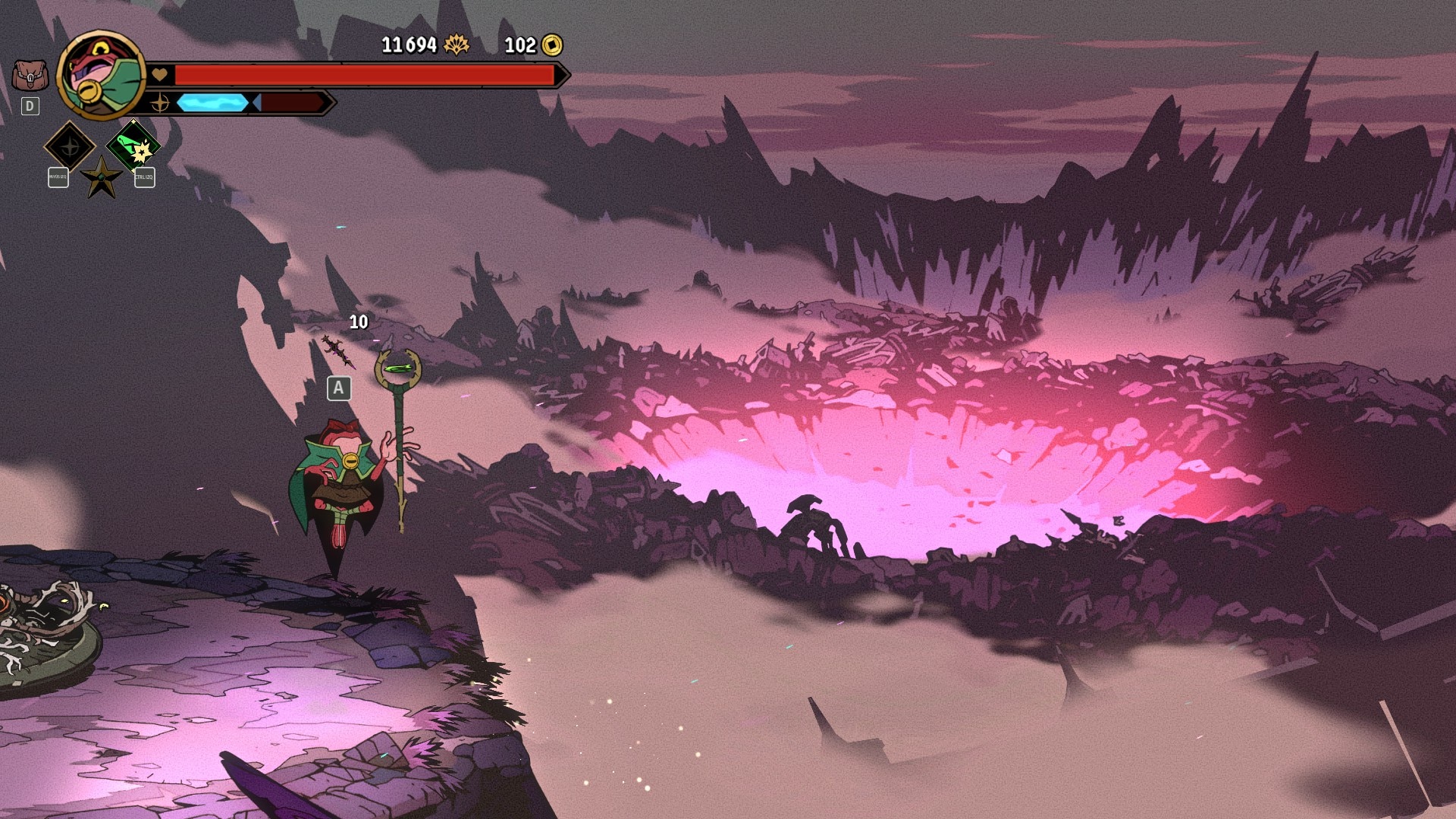The height and width of the screenshot is (819, 1456).
Task: Activate the green blast ability diamond
Action: pos(134,145)
